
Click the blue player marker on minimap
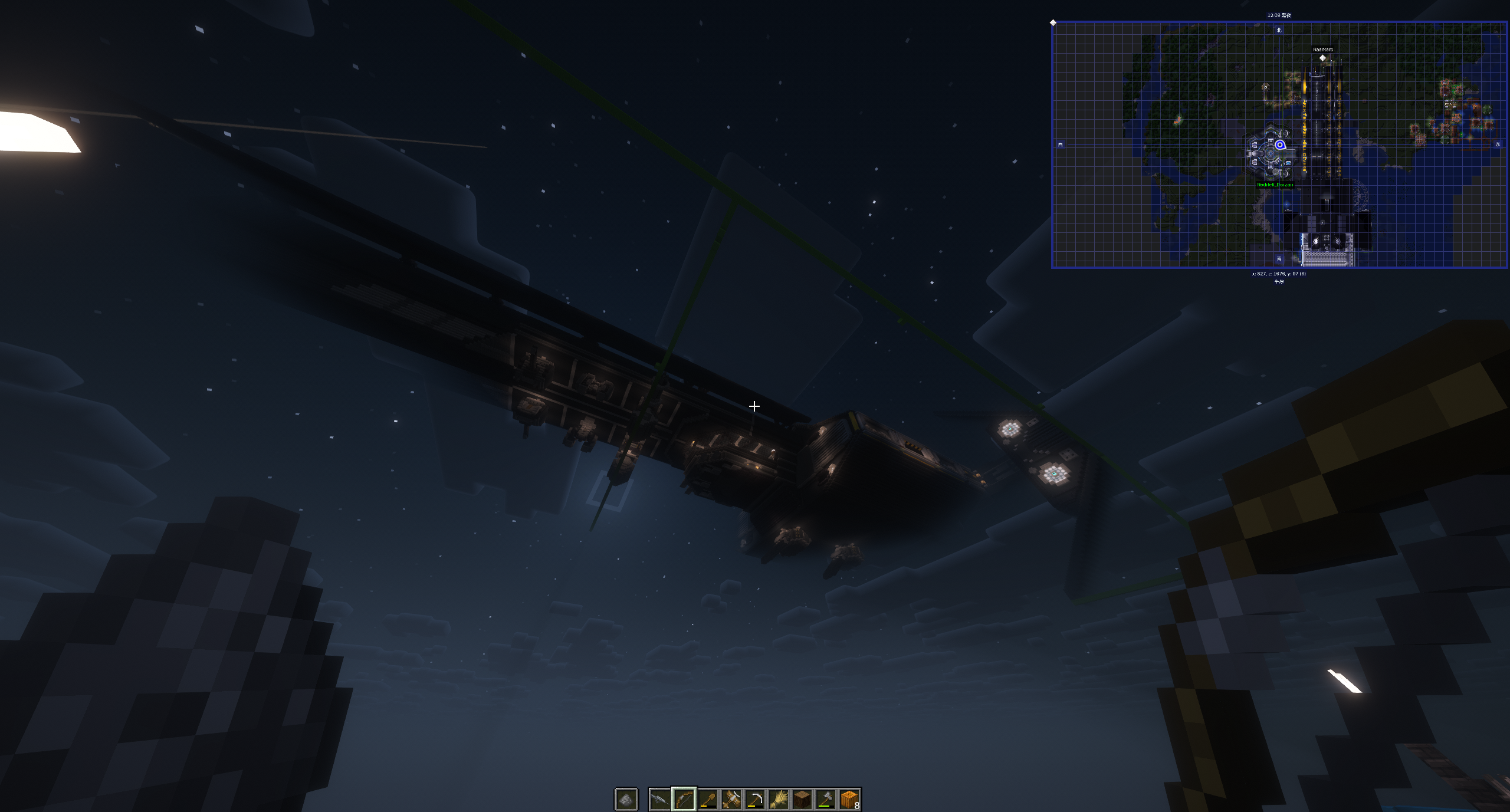click(x=1280, y=144)
